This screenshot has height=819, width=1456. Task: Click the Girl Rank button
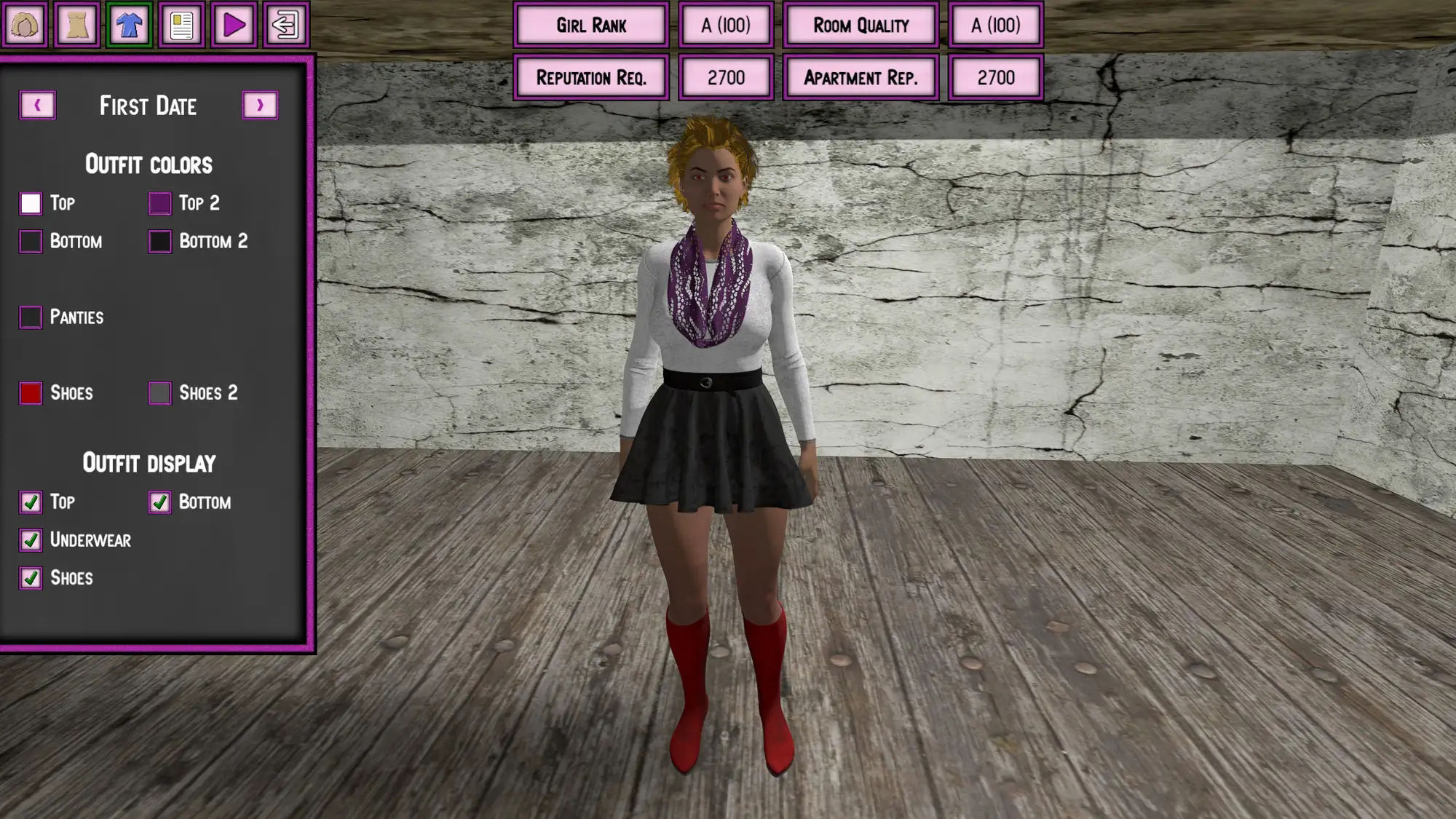(590, 25)
